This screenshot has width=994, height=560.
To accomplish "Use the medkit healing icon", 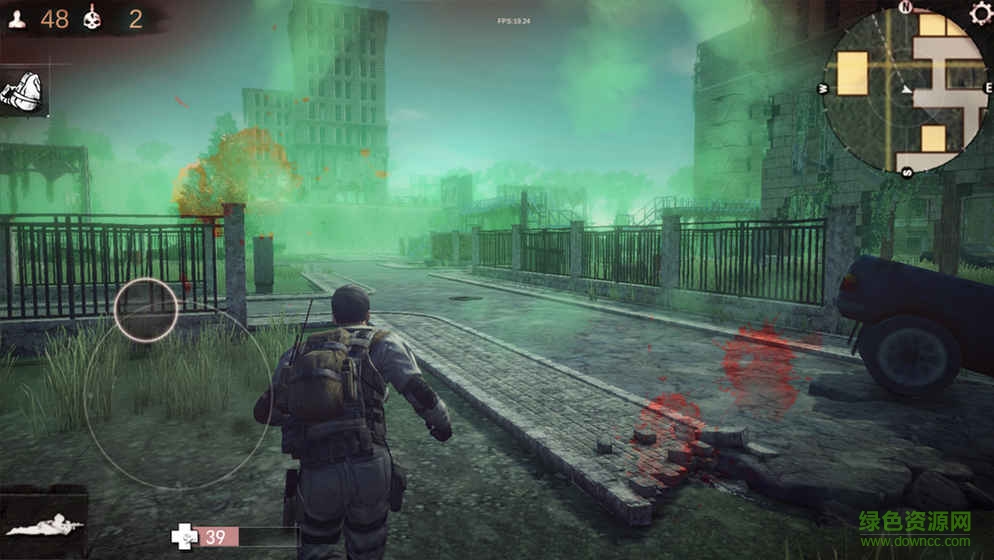I will [x=185, y=537].
